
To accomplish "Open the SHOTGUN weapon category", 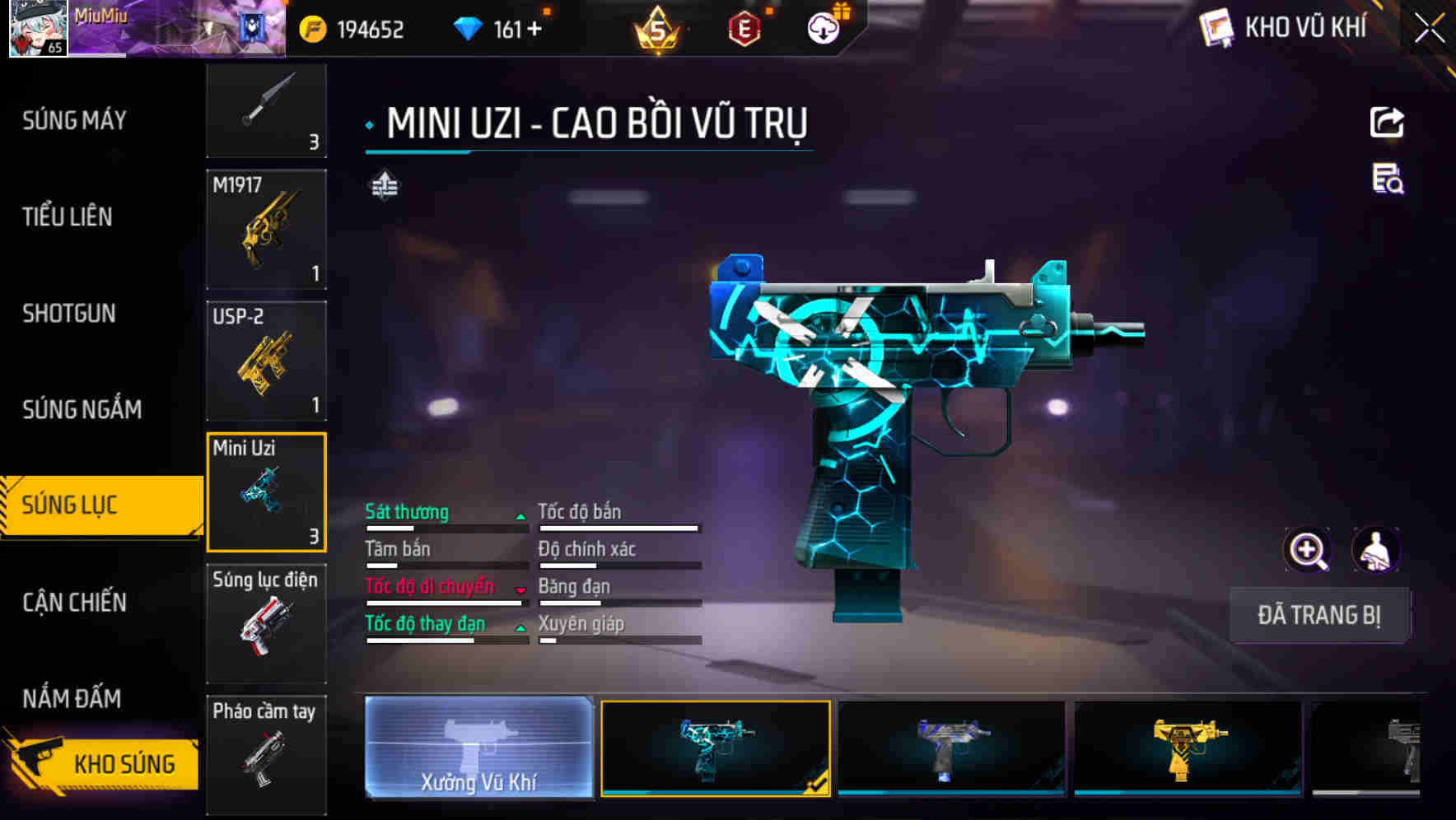I will pos(69,314).
